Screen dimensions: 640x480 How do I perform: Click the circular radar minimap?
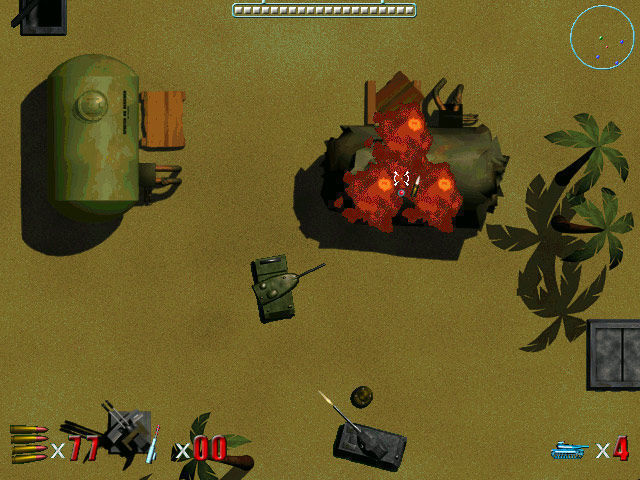tap(602, 37)
